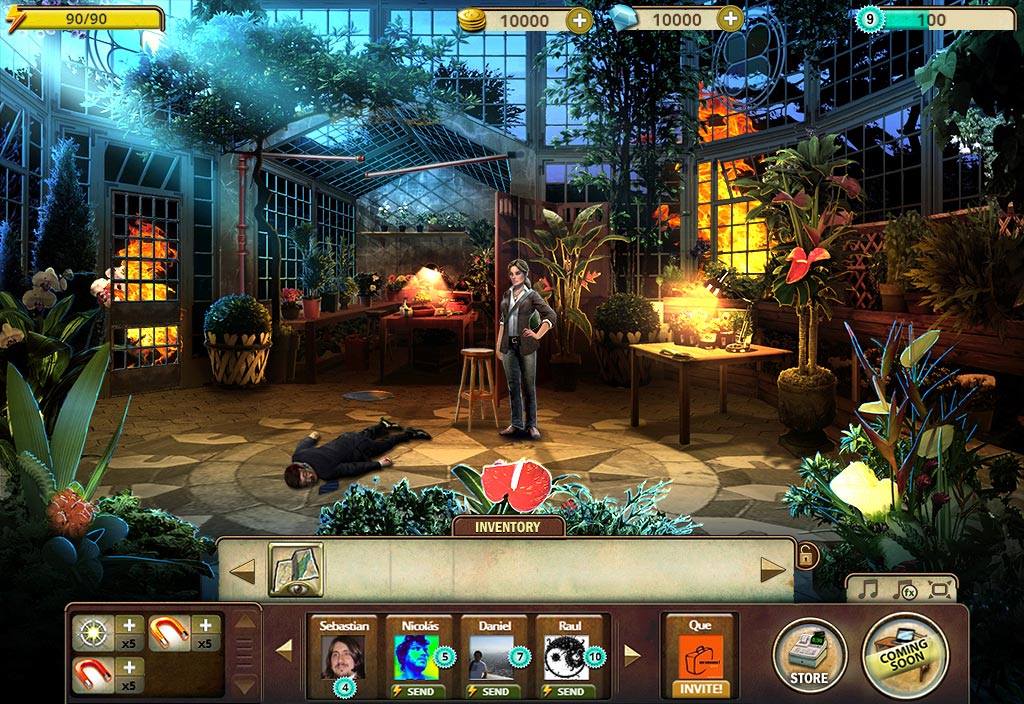Open the Store
Screen dimensions: 1024x704
(809, 656)
